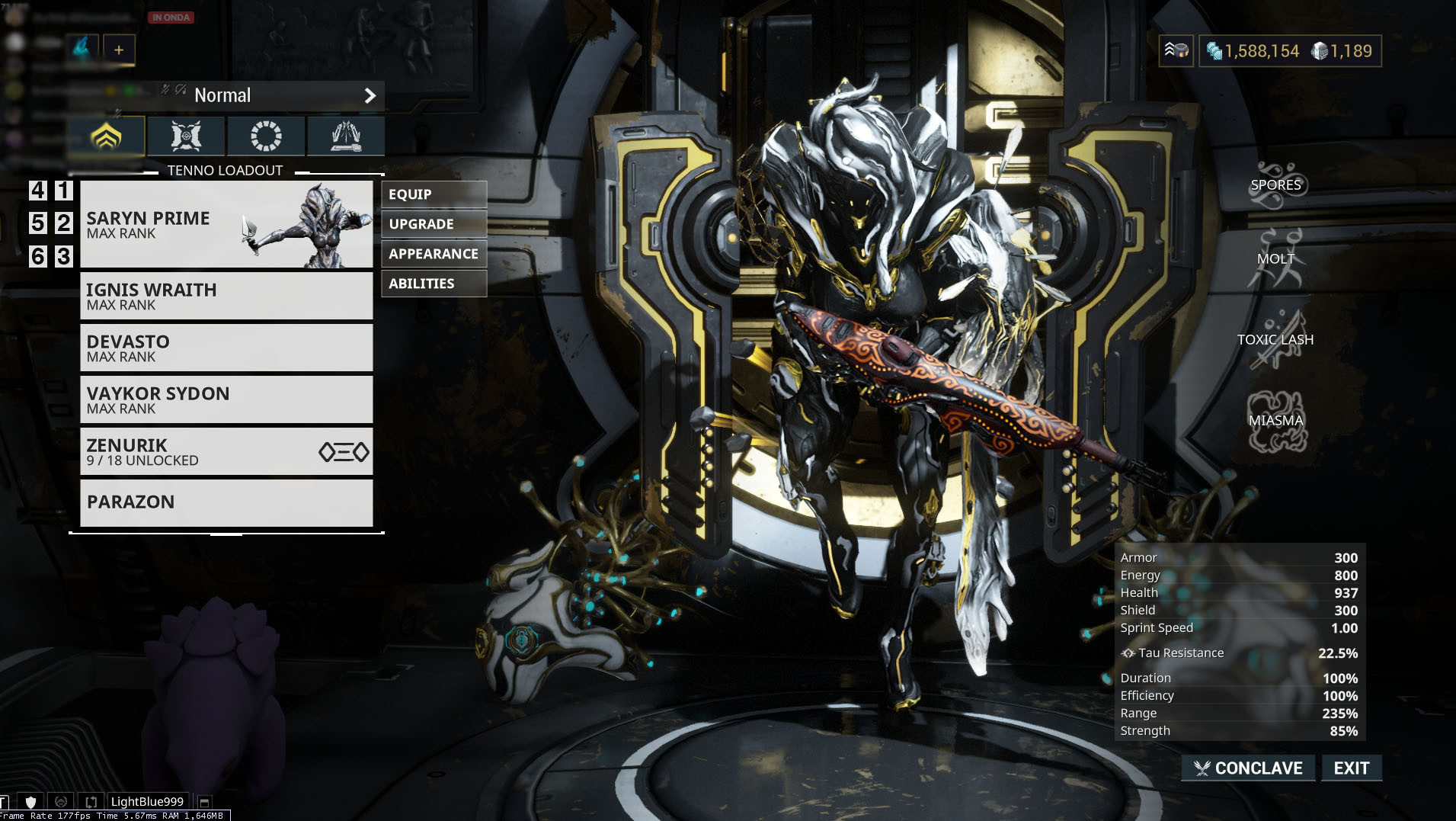
Task: Open the Archwing loadout tab icon
Action: (x=186, y=136)
